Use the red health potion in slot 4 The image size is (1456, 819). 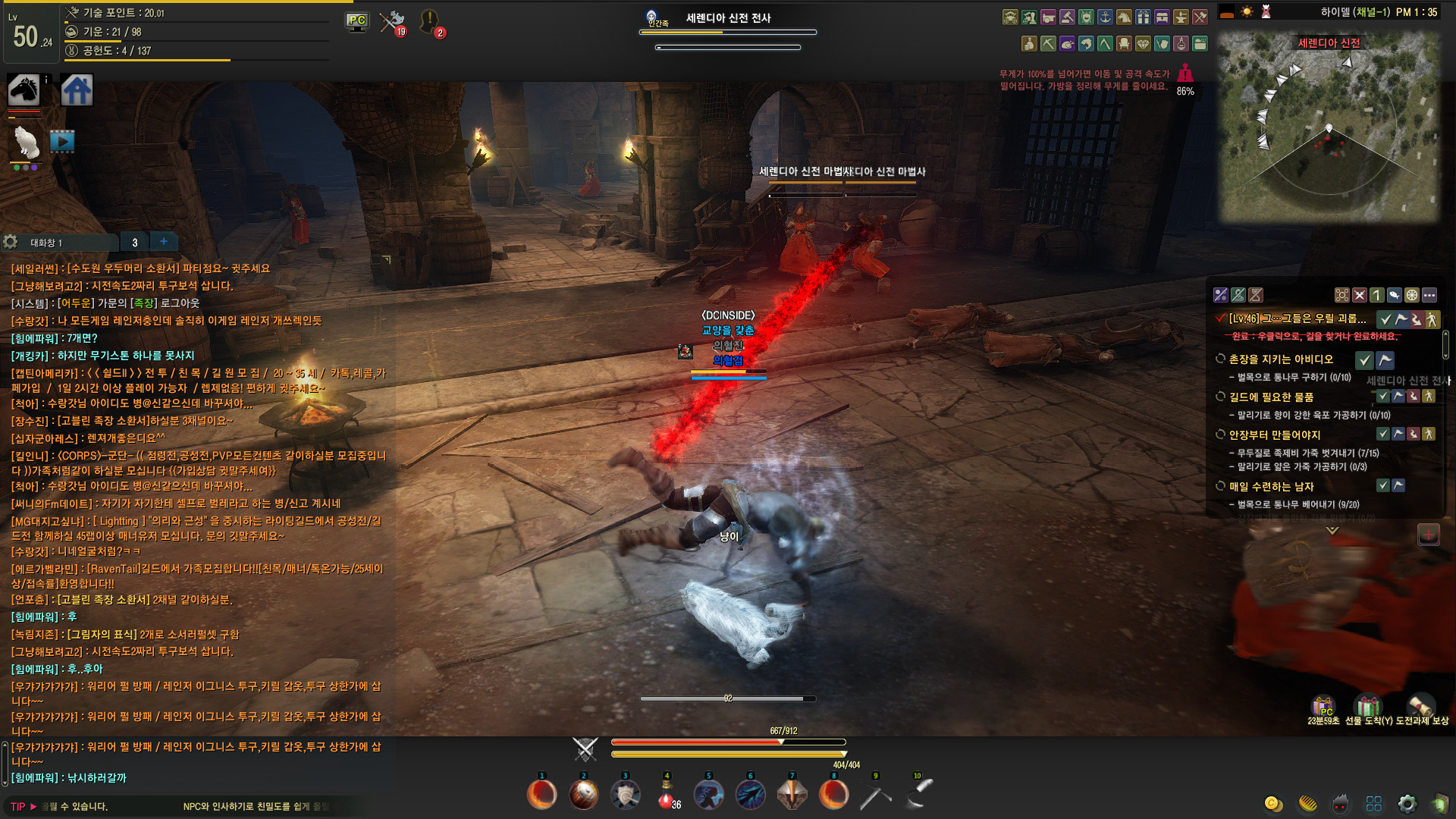666,795
